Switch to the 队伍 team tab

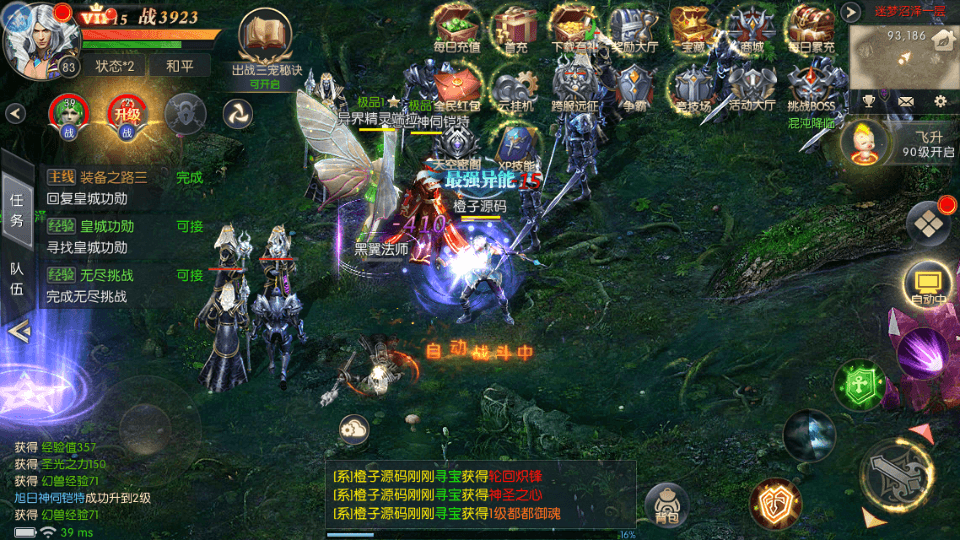click(x=17, y=279)
